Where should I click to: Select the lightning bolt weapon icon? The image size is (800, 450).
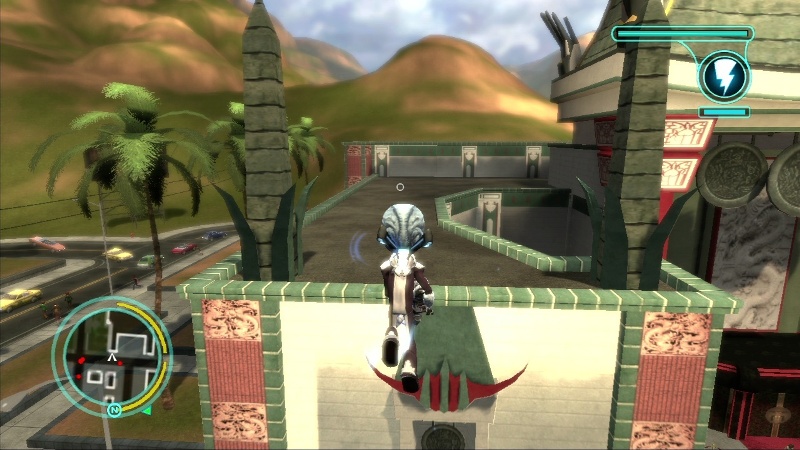pyautogui.click(x=720, y=76)
